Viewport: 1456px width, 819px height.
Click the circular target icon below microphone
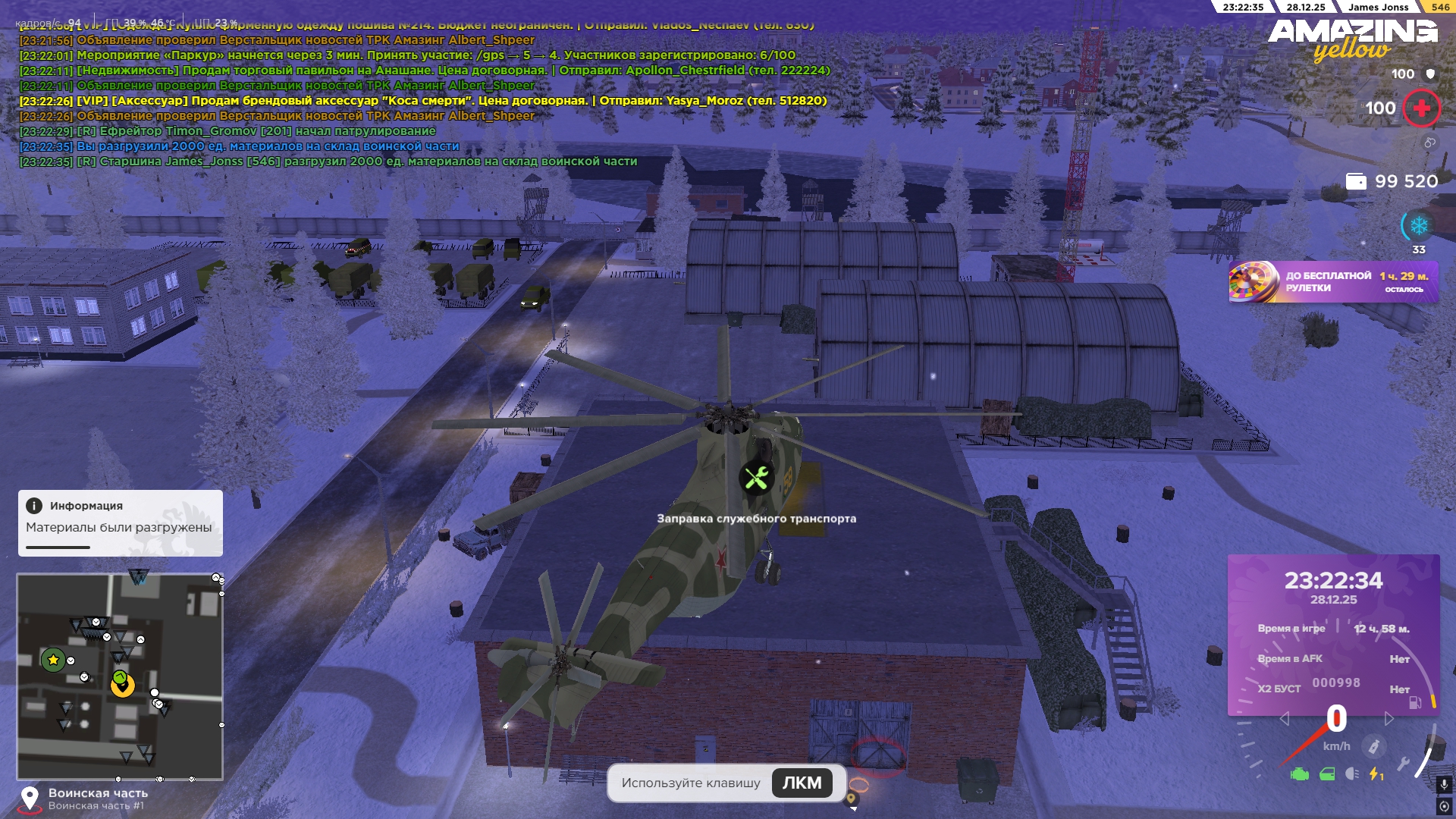pyautogui.click(x=1444, y=805)
